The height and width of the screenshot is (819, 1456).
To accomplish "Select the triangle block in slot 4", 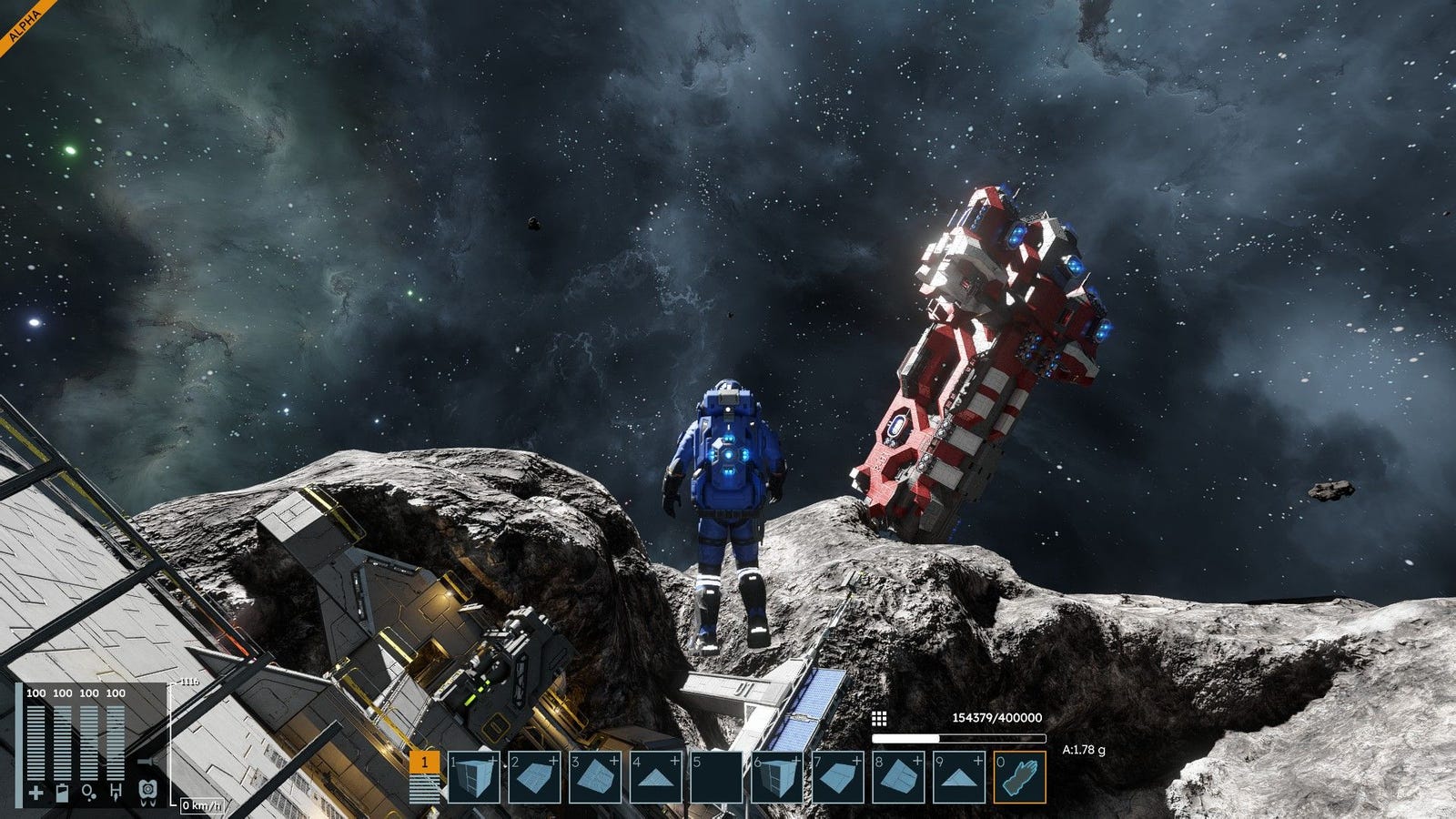I will [x=655, y=777].
